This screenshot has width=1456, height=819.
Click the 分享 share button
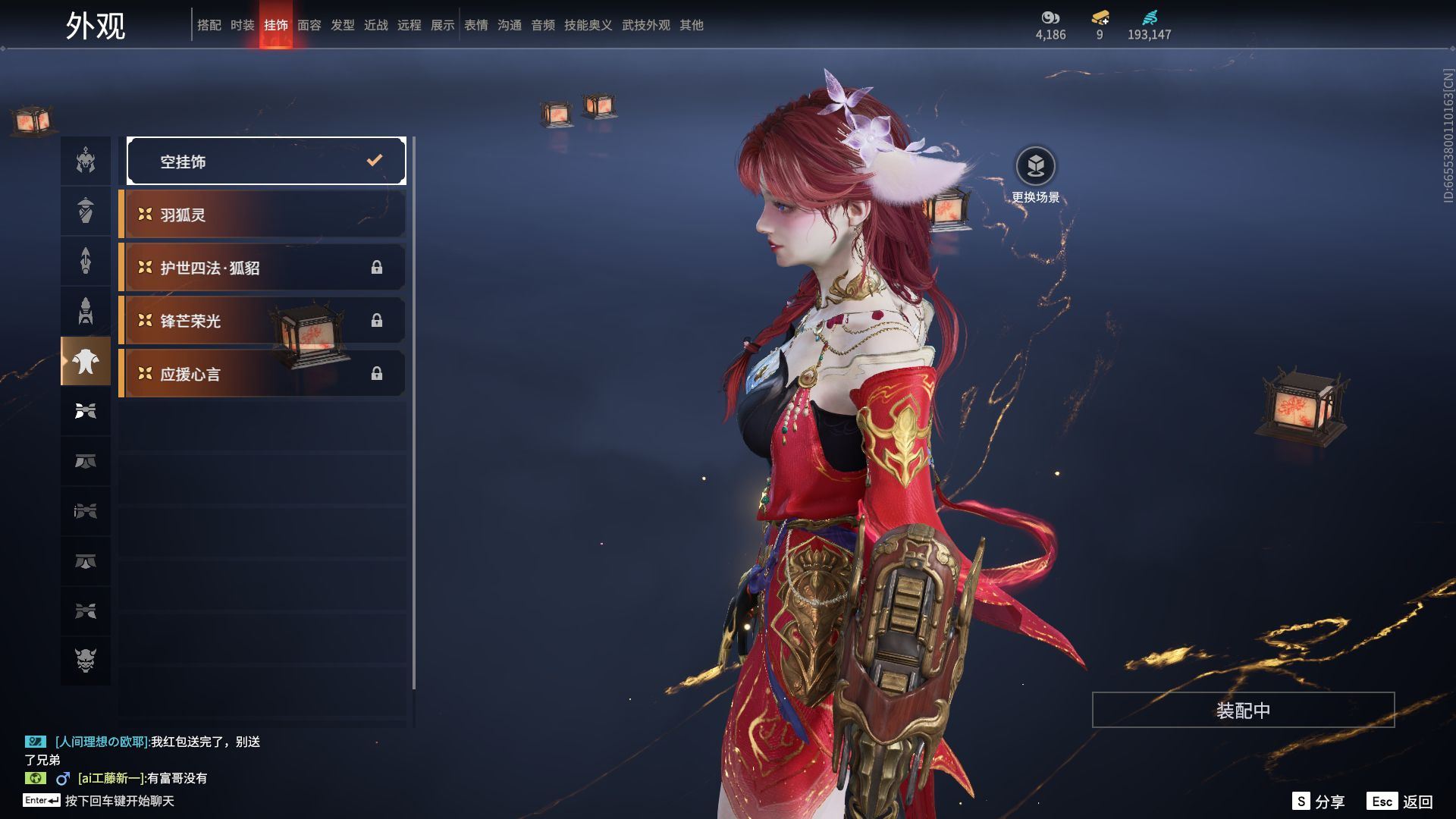coord(1319,801)
